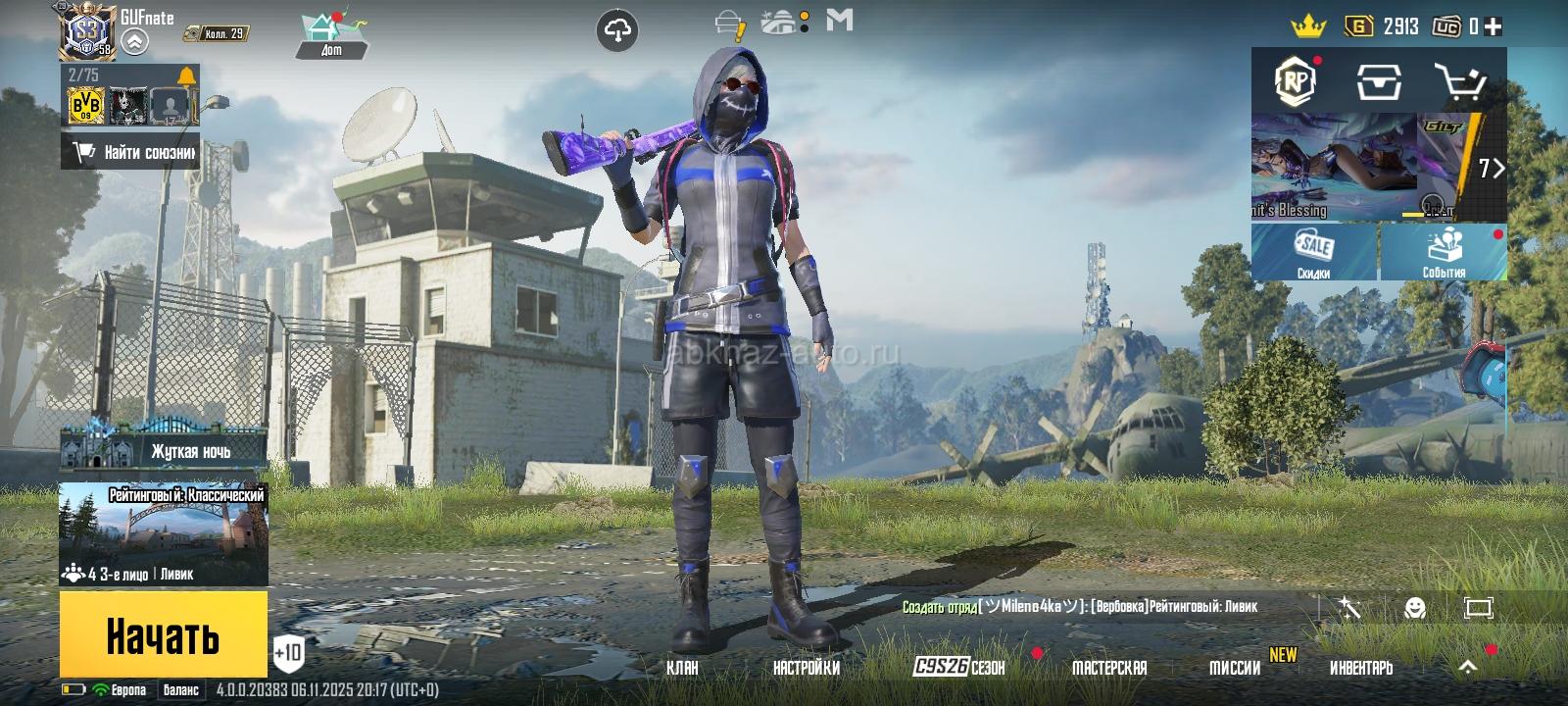Add UC with the plus button

[x=1493, y=27]
